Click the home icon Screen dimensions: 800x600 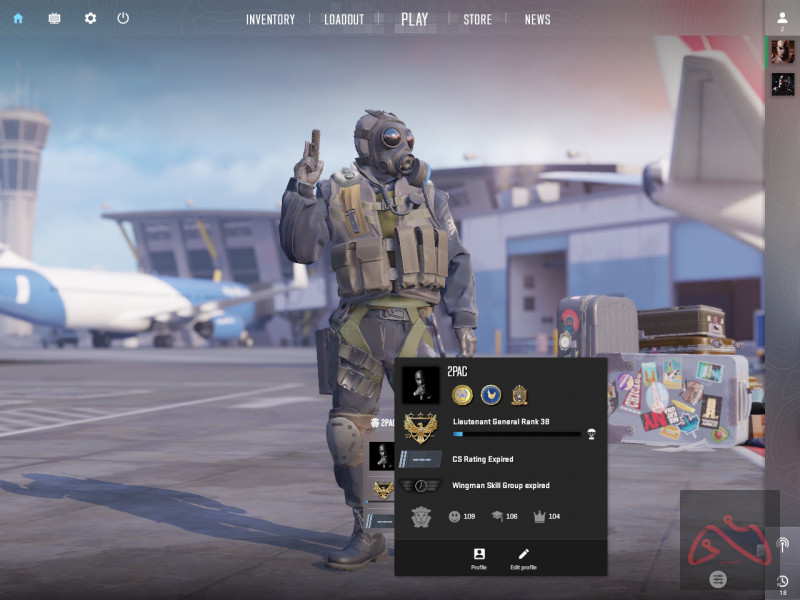tap(18, 18)
